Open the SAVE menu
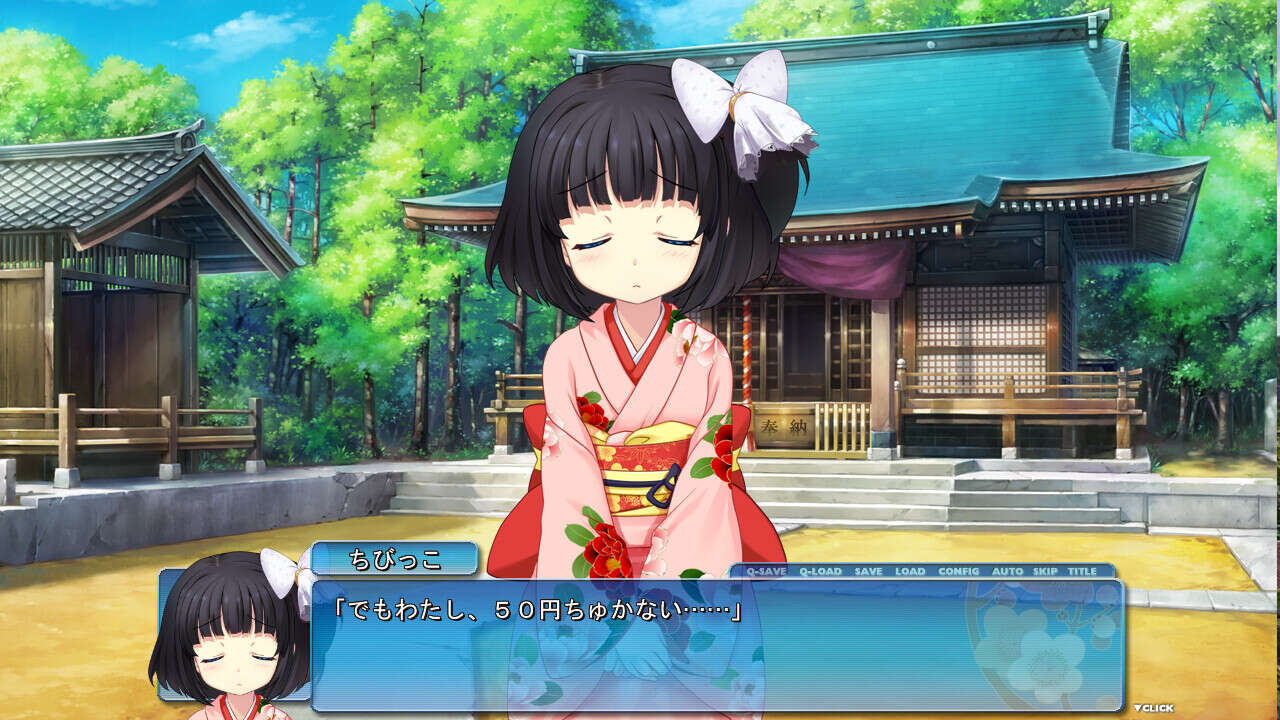The image size is (1280, 720). pyautogui.click(x=868, y=571)
